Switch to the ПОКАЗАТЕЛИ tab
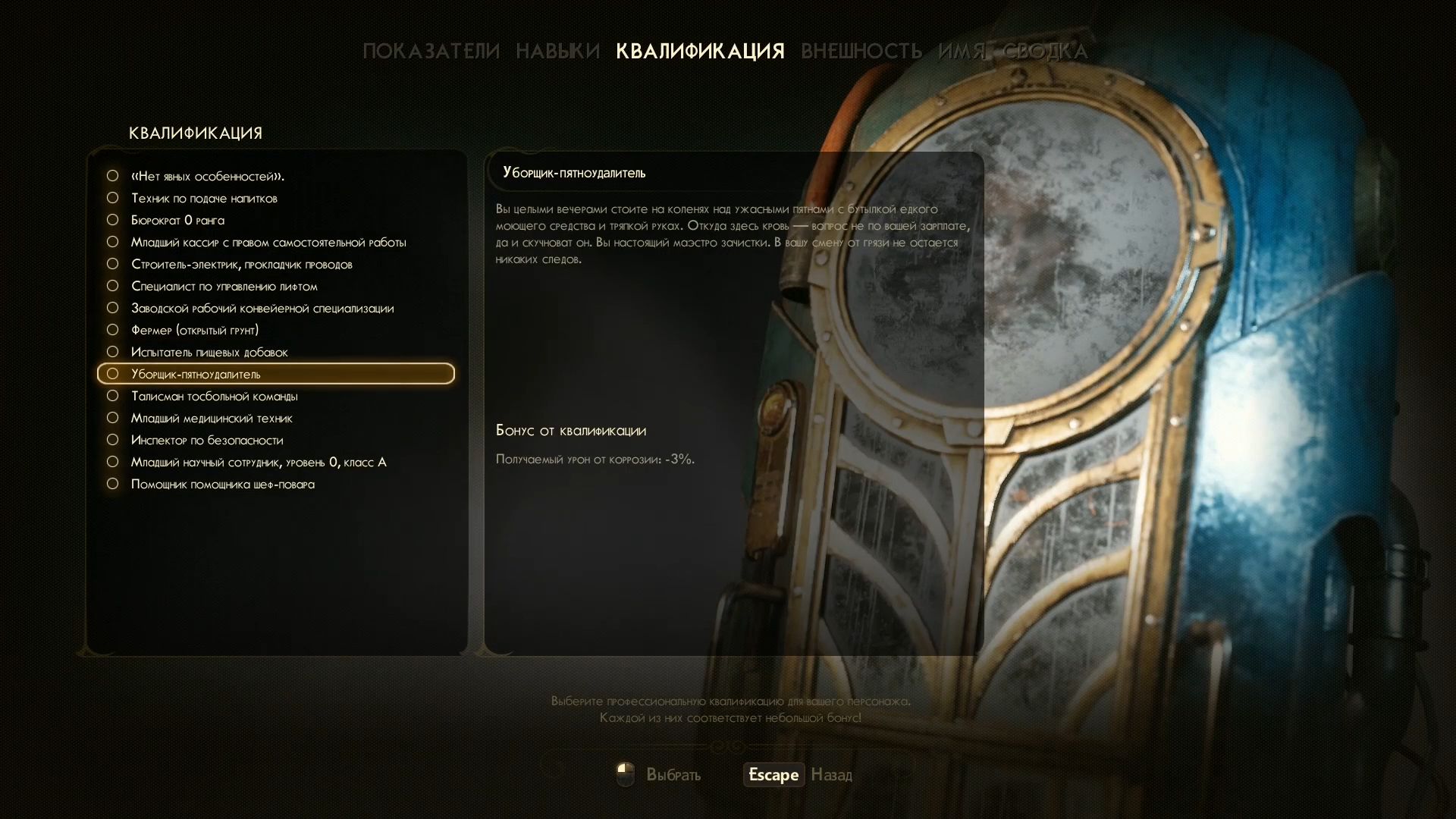The height and width of the screenshot is (819, 1456). pos(431,52)
